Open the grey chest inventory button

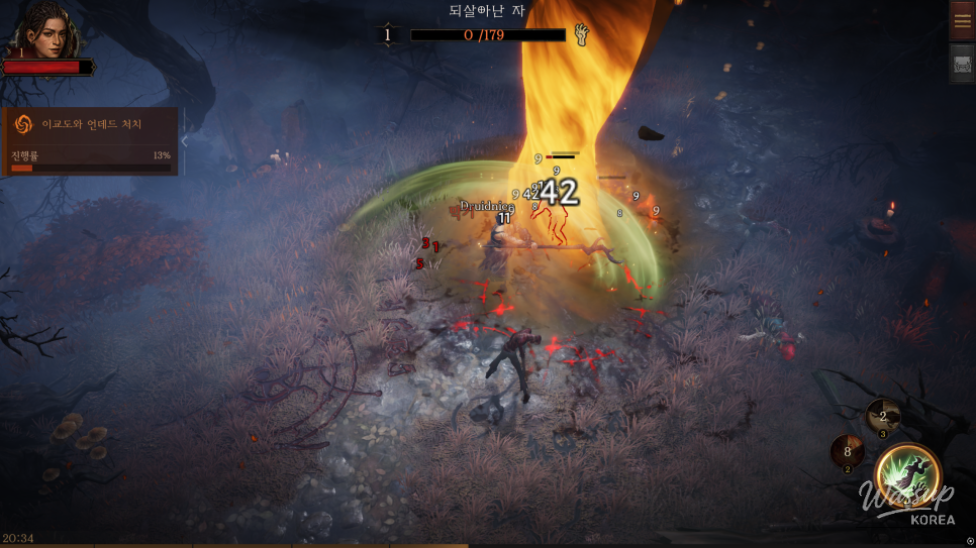click(x=962, y=64)
